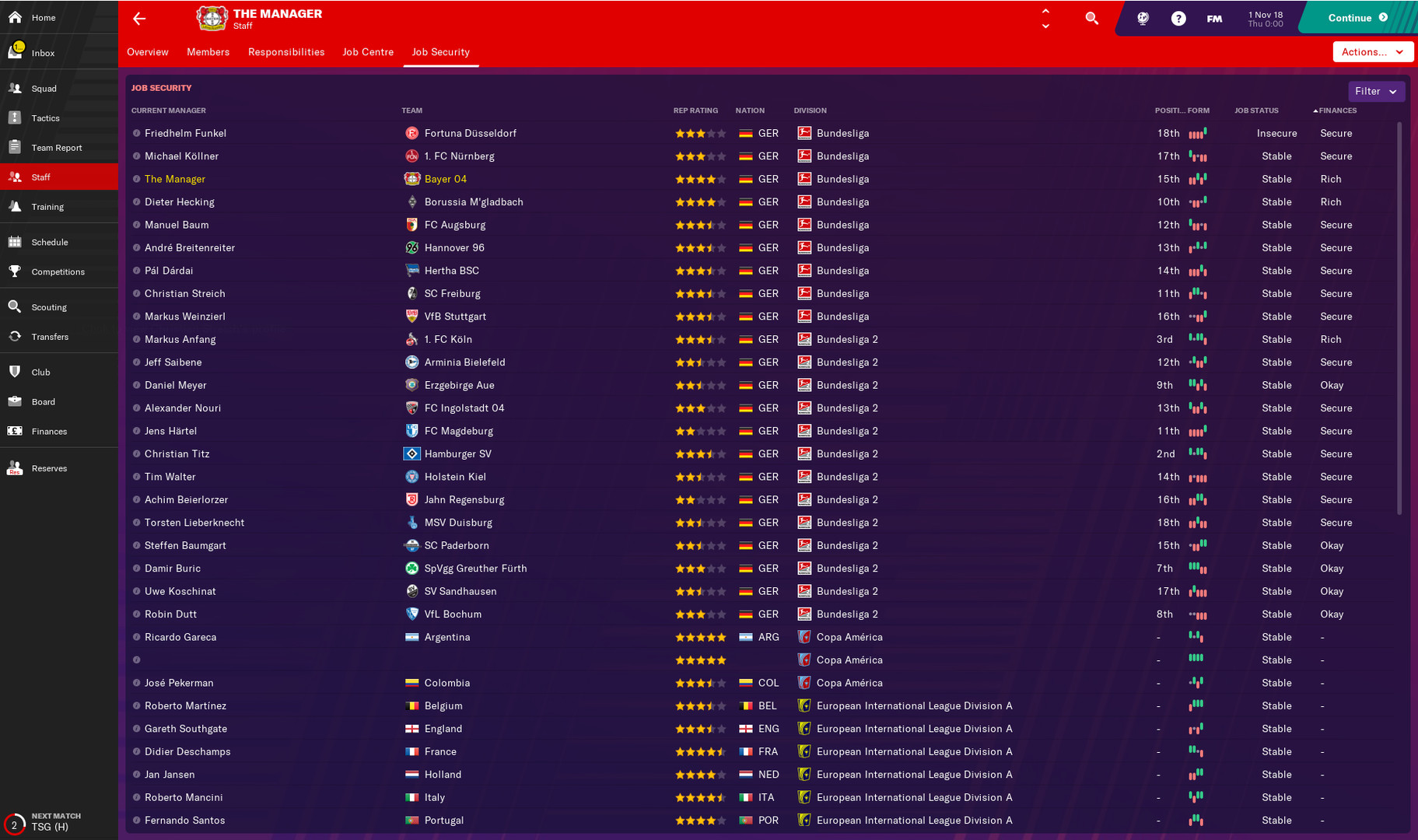
Task: Expand the up chevron next to the search bar
Action: (x=1045, y=12)
